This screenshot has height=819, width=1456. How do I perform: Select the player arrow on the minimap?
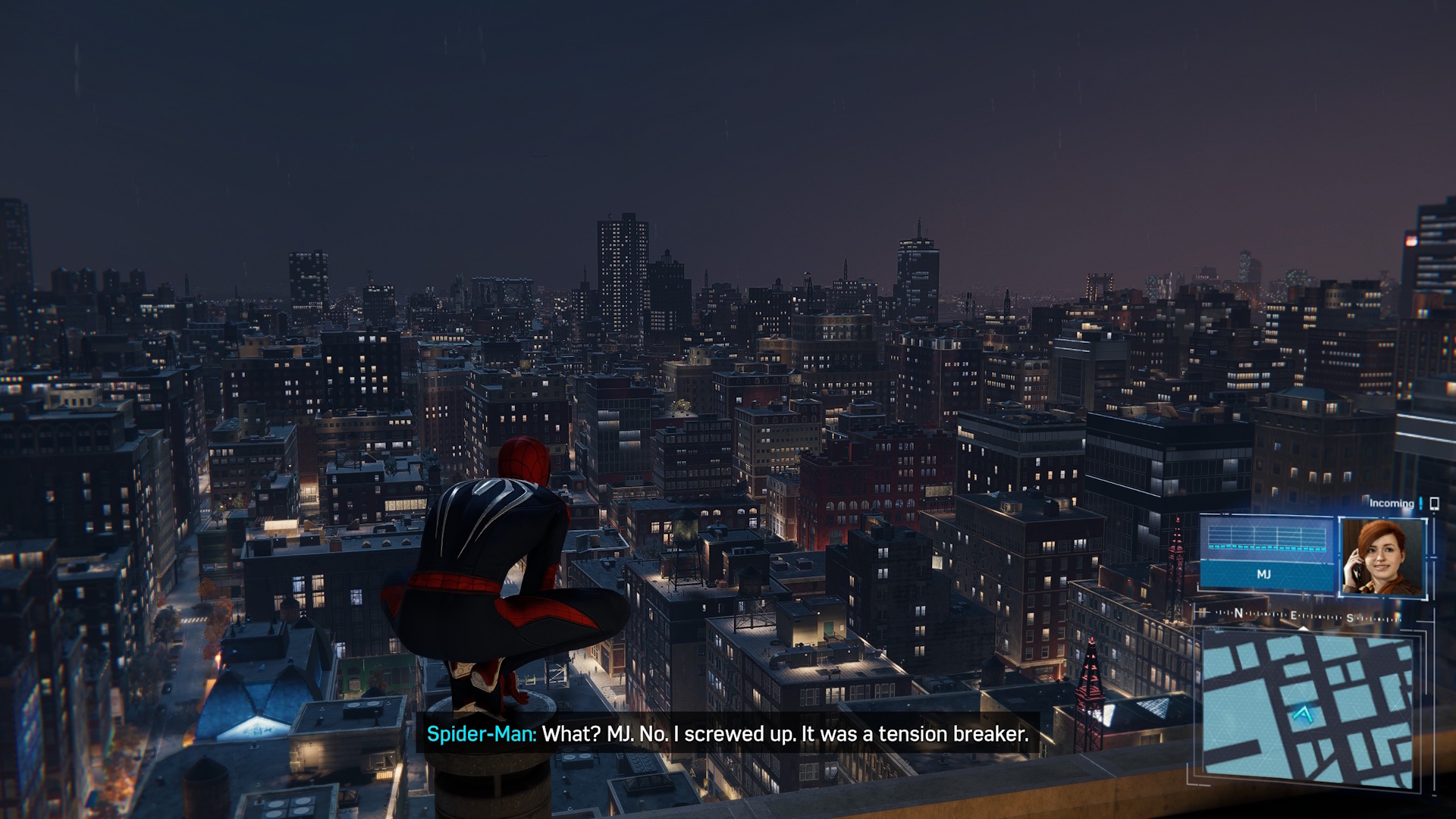point(1303,714)
